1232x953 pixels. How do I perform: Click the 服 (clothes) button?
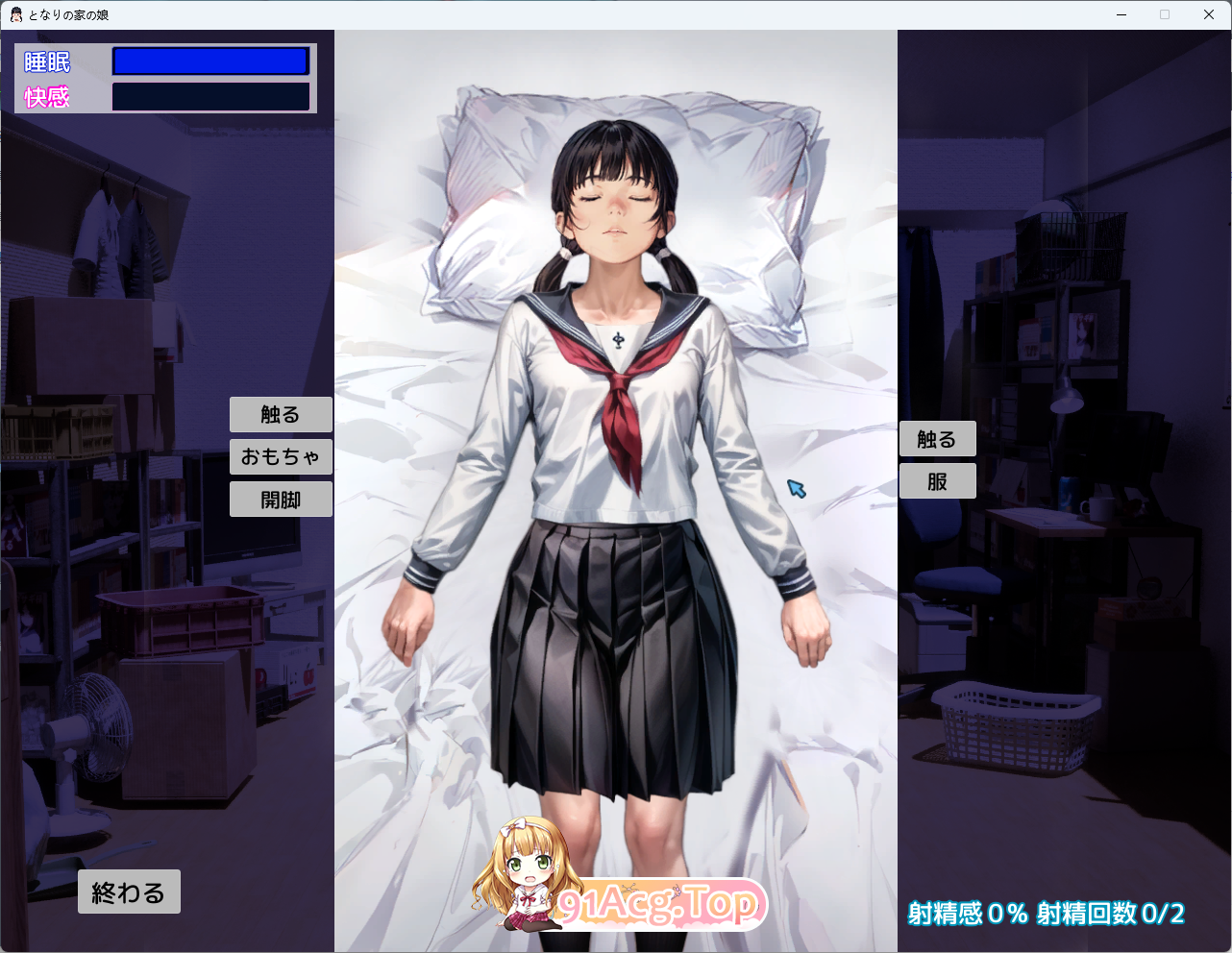point(937,480)
